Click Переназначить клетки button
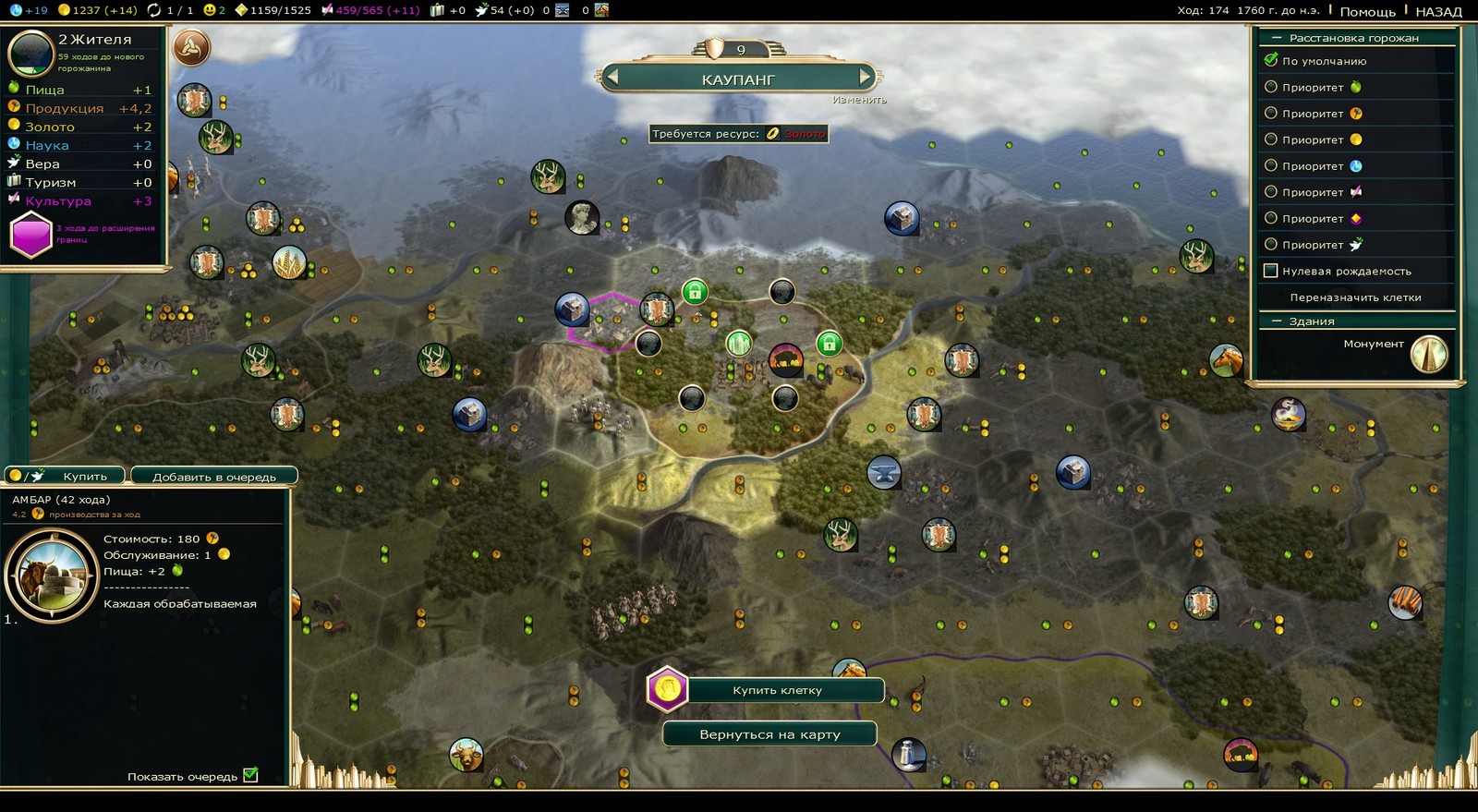The image size is (1478, 812). tap(1355, 297)
